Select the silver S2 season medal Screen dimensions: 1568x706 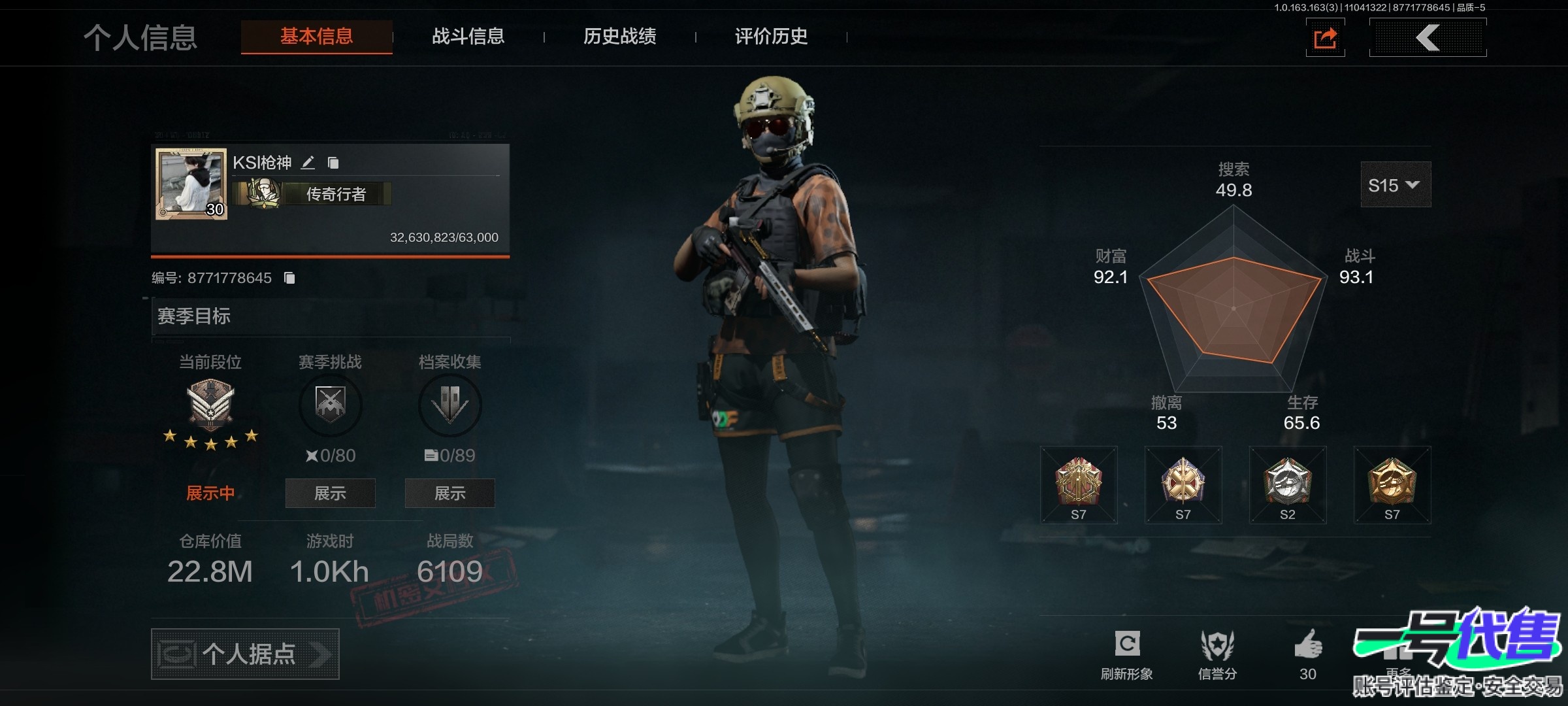[x=1287, y=485]
